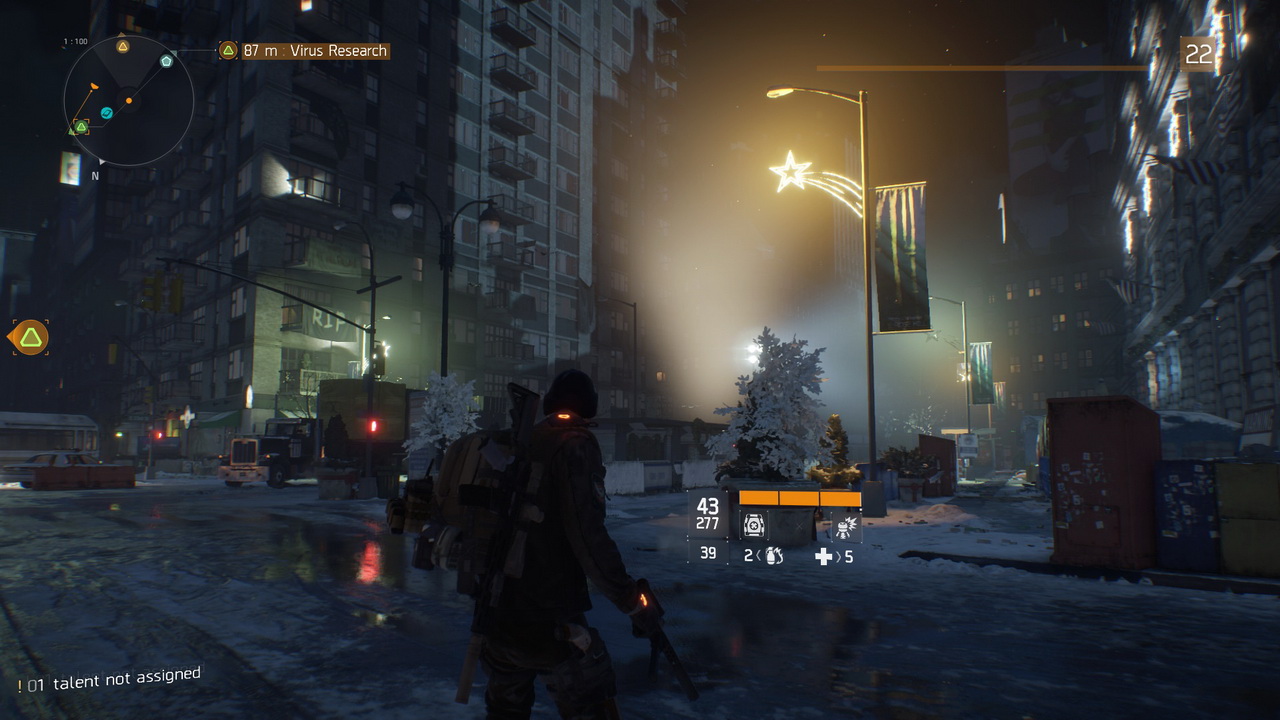Toggle the First Aid skill slot active
The height and width of the screenshot is (720, 1280).
(754, 526)
